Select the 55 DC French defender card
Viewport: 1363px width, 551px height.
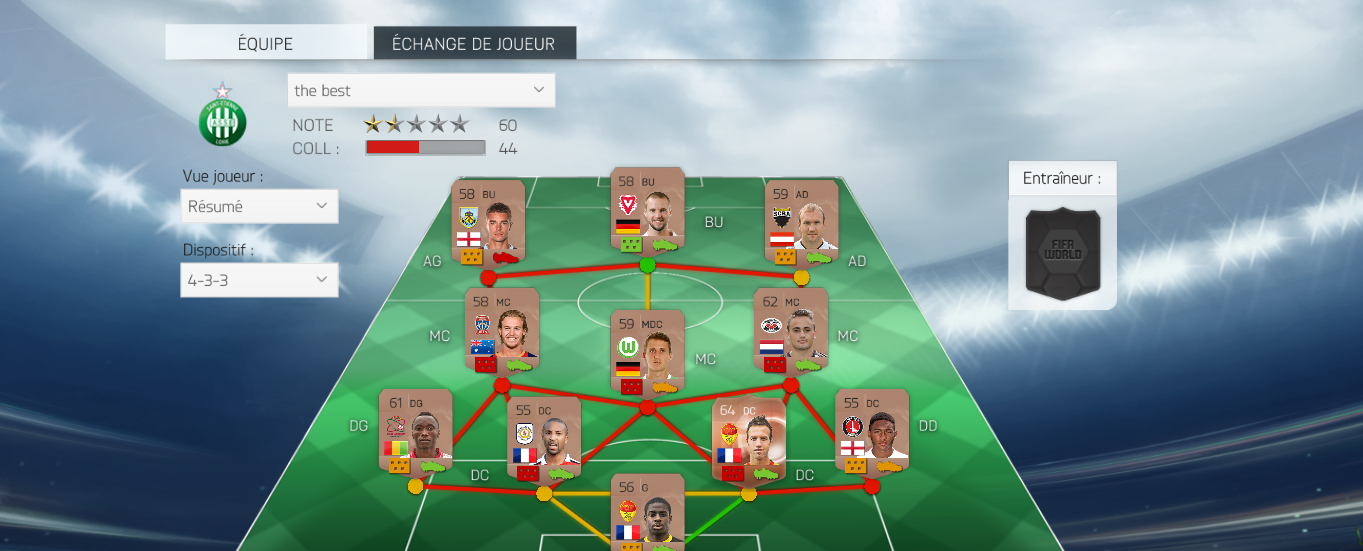coord(544,440)
